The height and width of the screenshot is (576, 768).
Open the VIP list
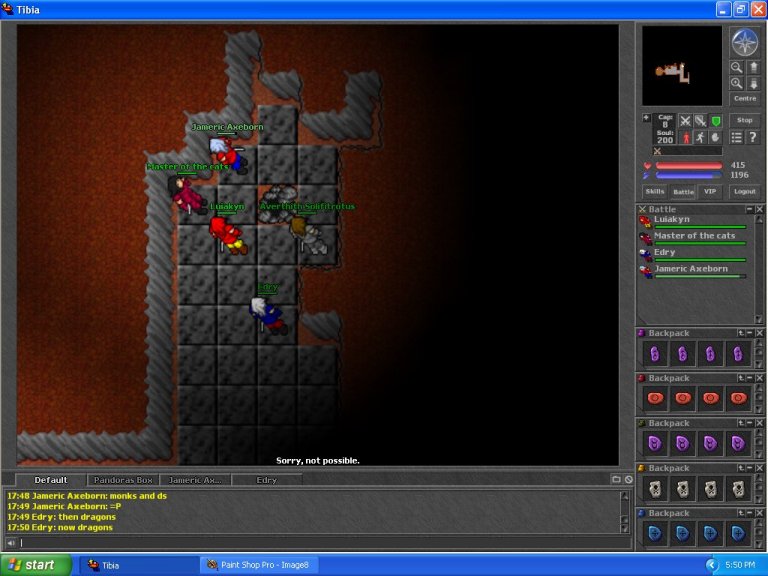[x=710, y=191]
